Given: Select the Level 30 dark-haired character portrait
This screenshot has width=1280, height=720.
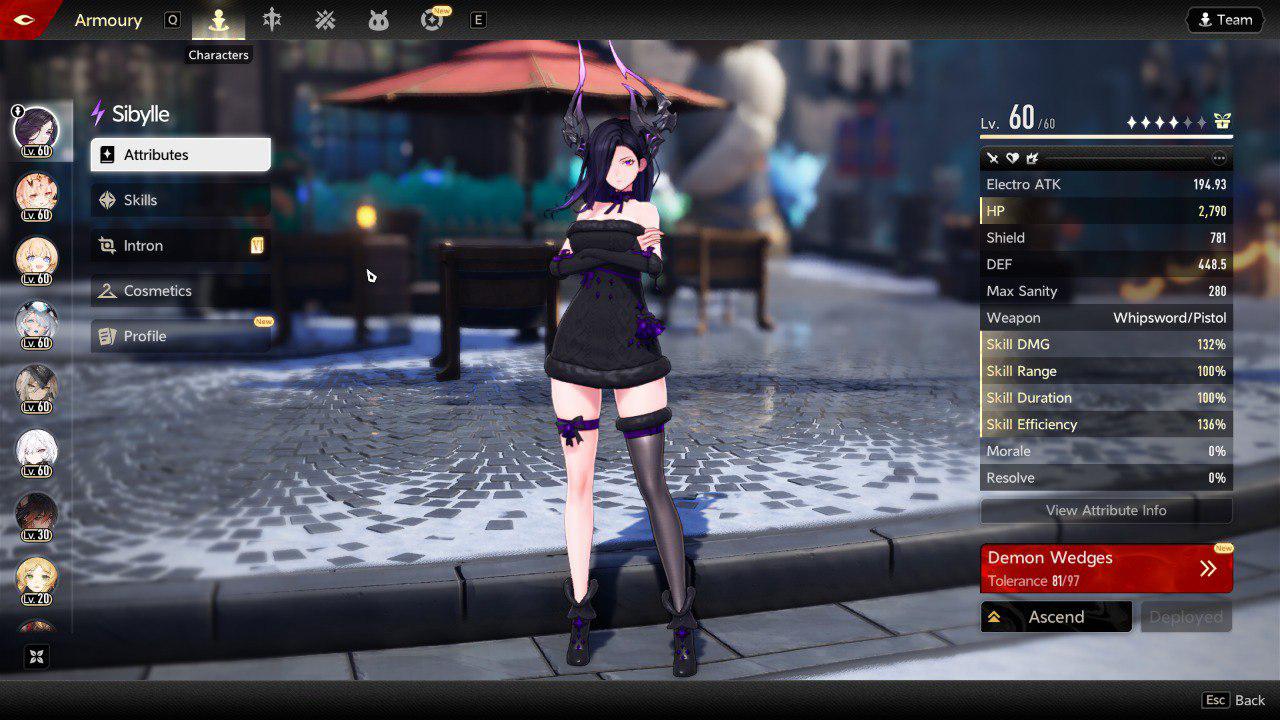Looking at the screenshot, I should tap(36, 515).
